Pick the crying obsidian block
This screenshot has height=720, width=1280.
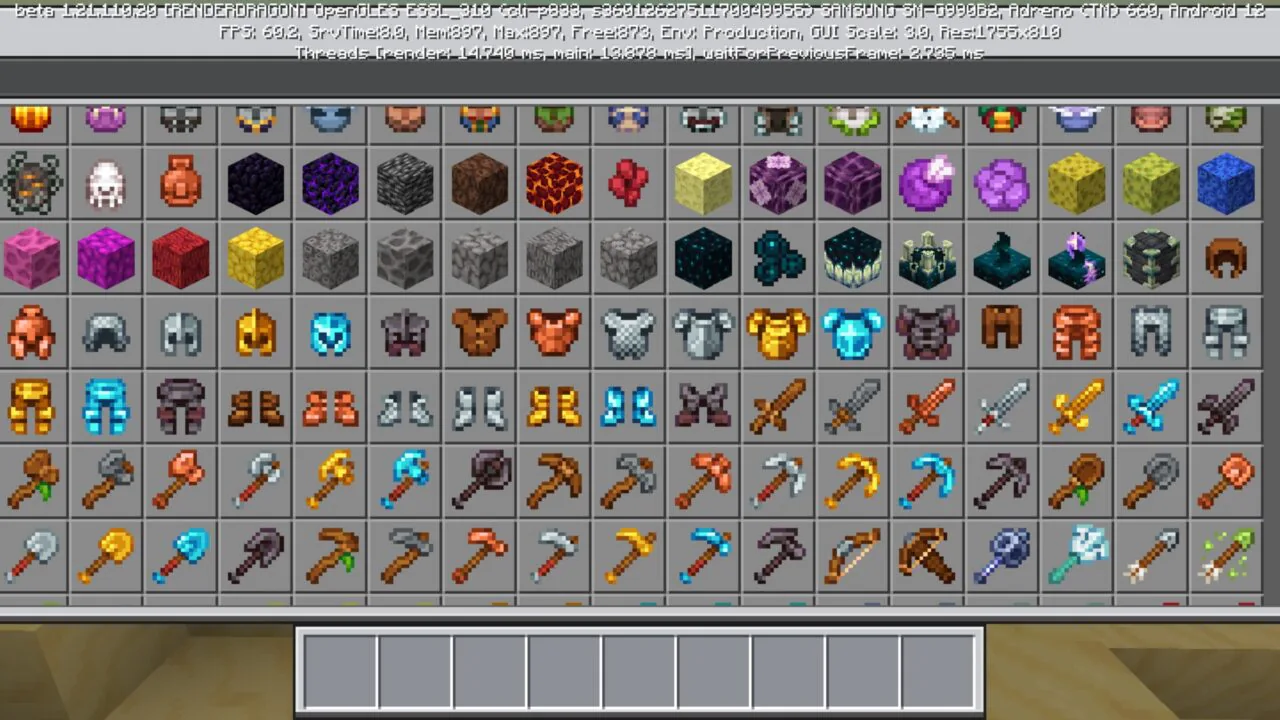[x=330, y=184]
